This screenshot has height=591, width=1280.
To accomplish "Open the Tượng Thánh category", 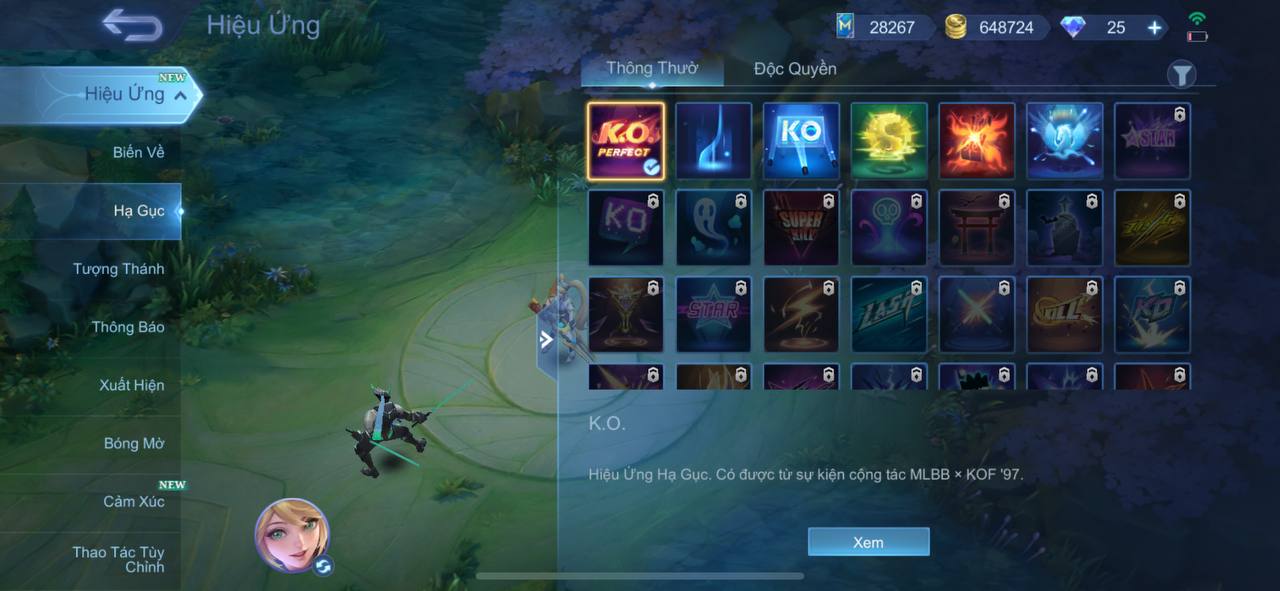I will [x=118, y=269].
